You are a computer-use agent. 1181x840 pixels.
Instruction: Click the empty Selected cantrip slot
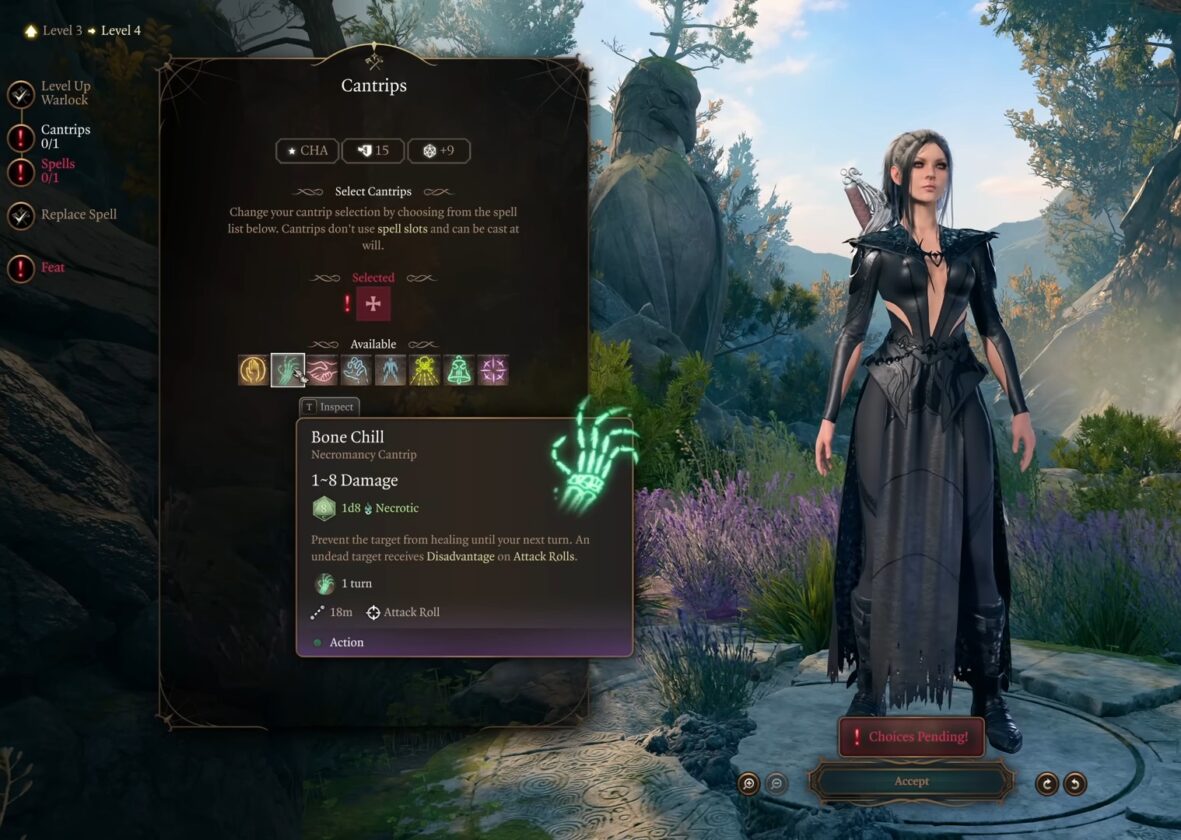coord(373,304)
